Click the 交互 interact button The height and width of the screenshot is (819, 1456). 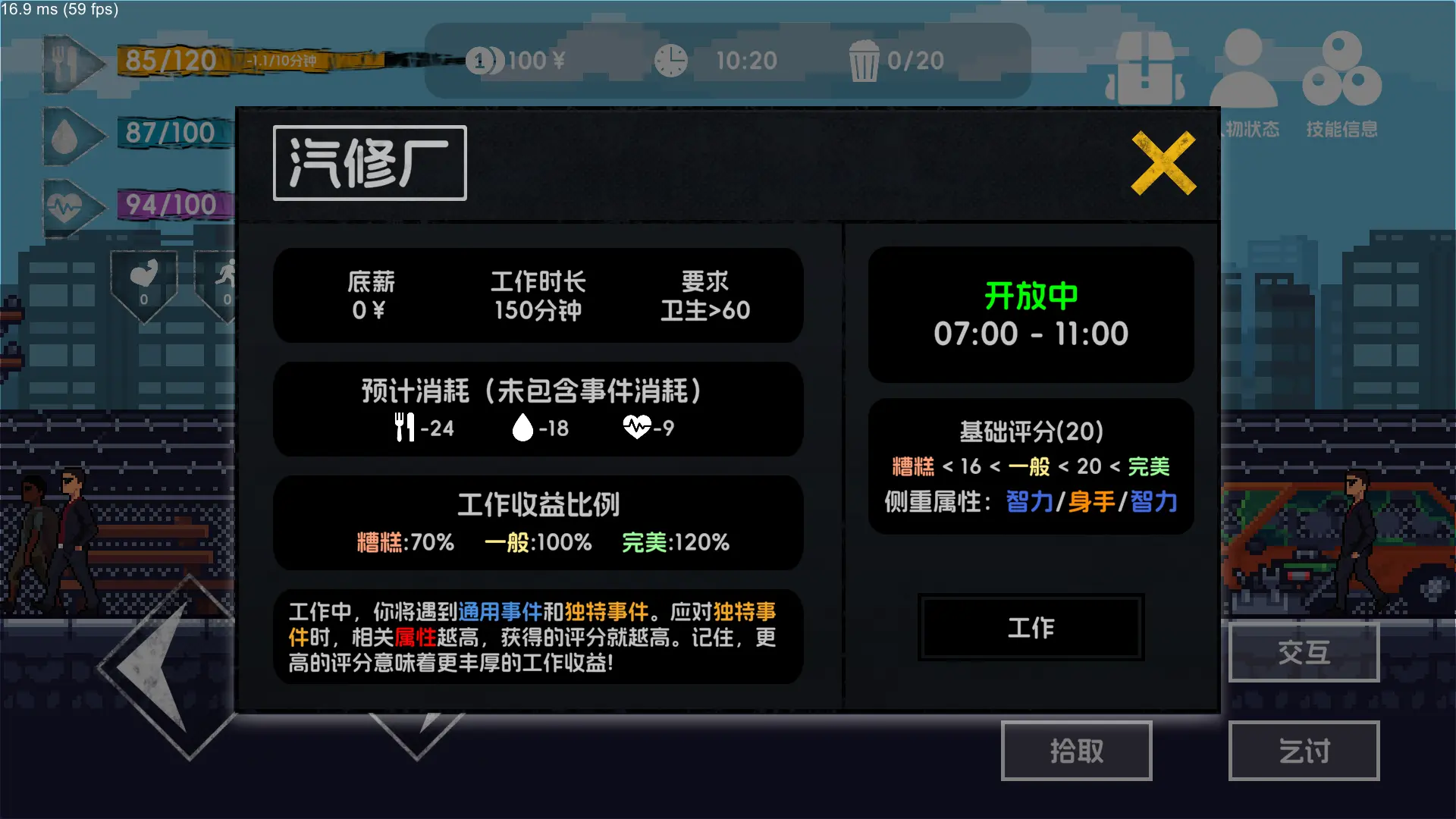click(1303, 652)
